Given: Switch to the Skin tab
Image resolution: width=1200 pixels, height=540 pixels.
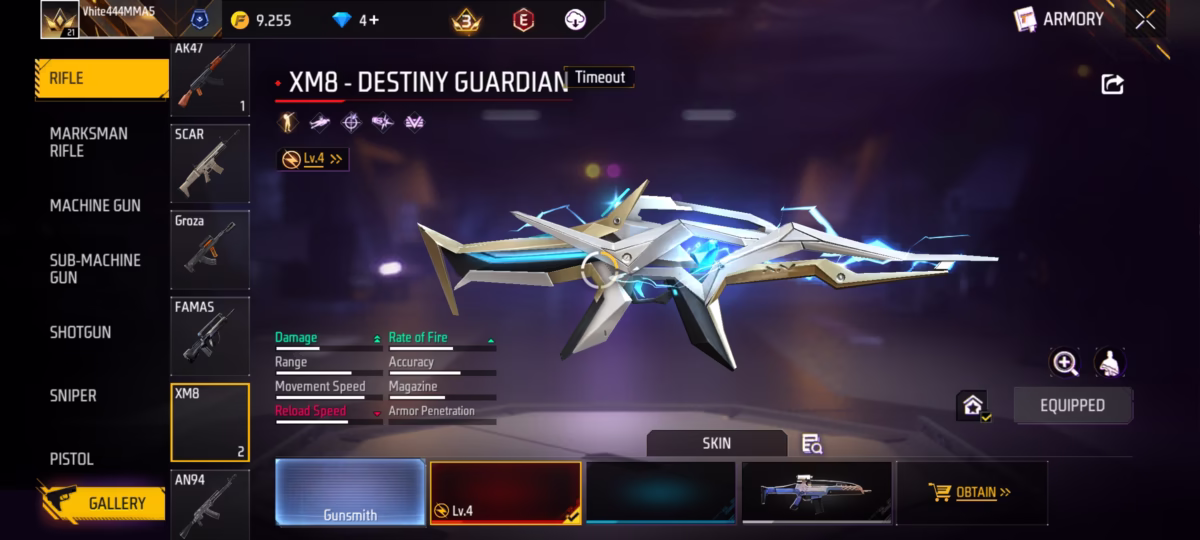Looking at the screenshot, I should tap(716, 443).
